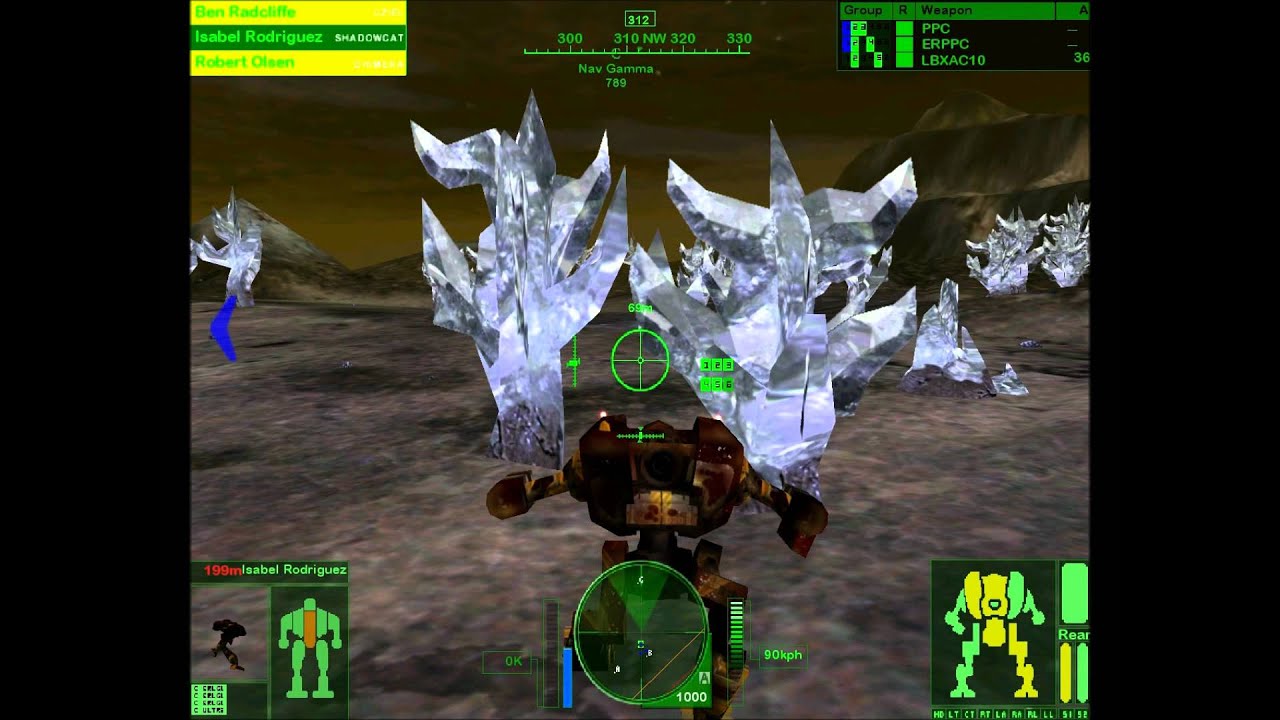Select the ERPPC weapon entry

tap(945, 44)
